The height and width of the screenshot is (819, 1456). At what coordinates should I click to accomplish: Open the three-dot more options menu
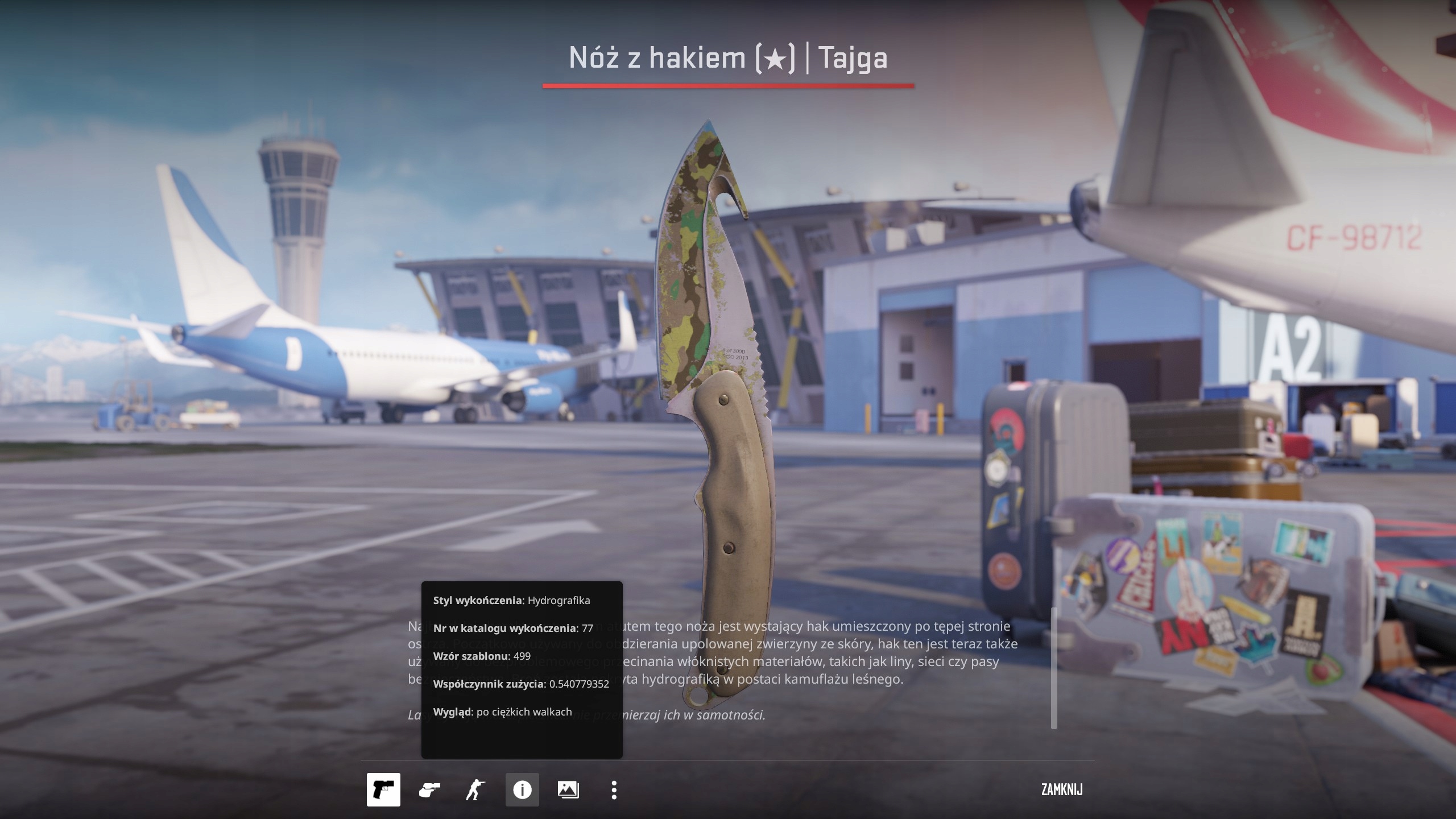point(614,790)
